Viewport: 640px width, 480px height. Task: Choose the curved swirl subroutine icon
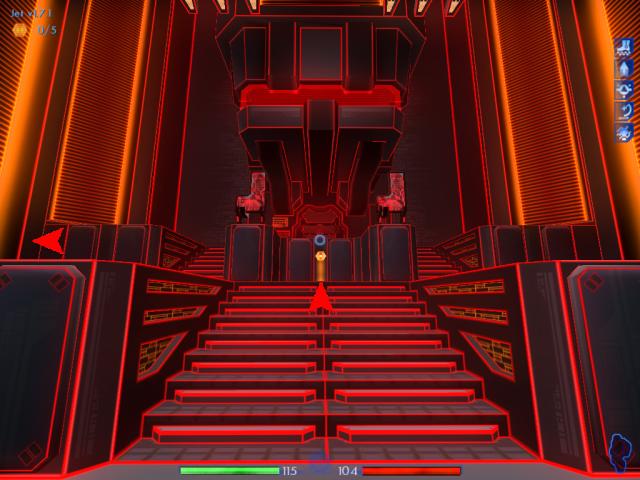[624, 110]
